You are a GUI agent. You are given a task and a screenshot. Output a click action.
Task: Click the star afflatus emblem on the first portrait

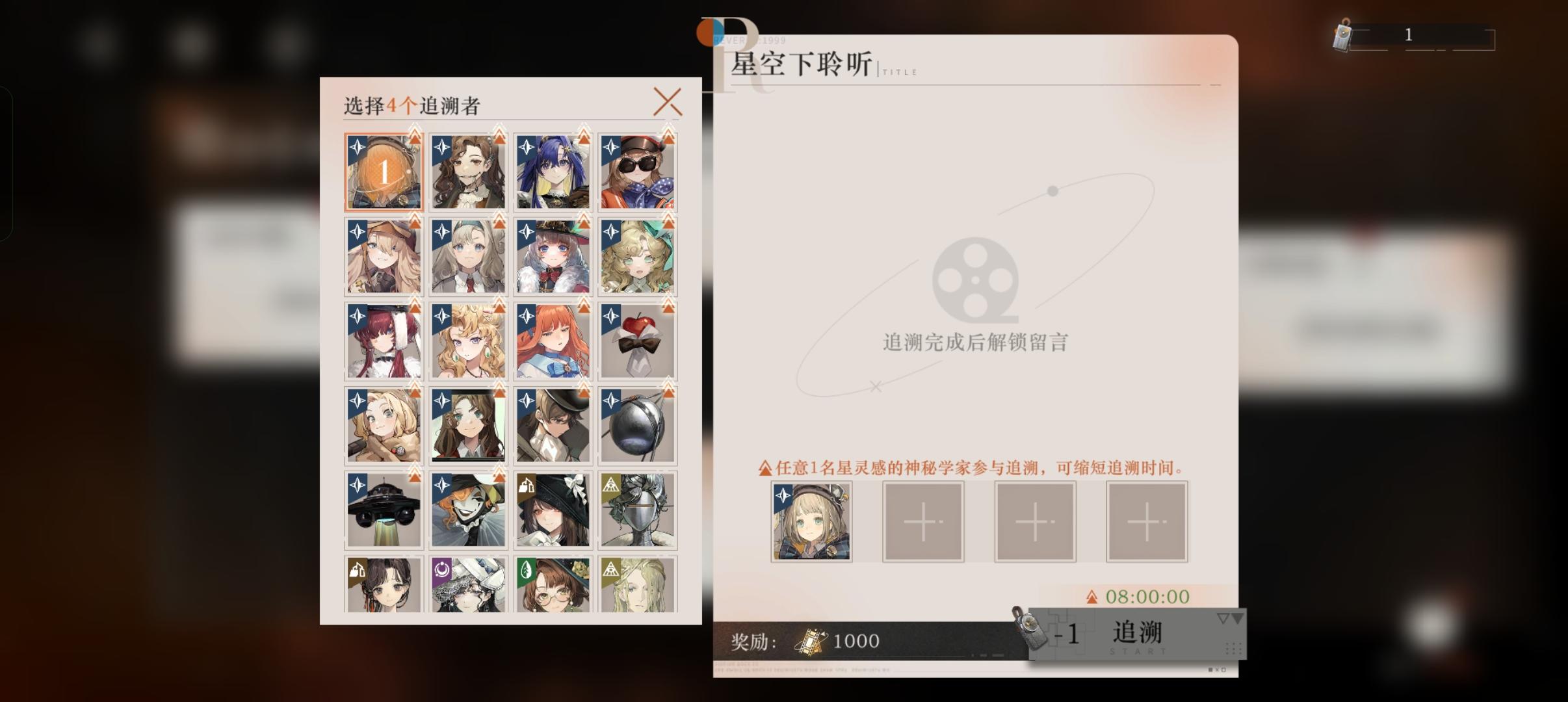coord(356,145)
